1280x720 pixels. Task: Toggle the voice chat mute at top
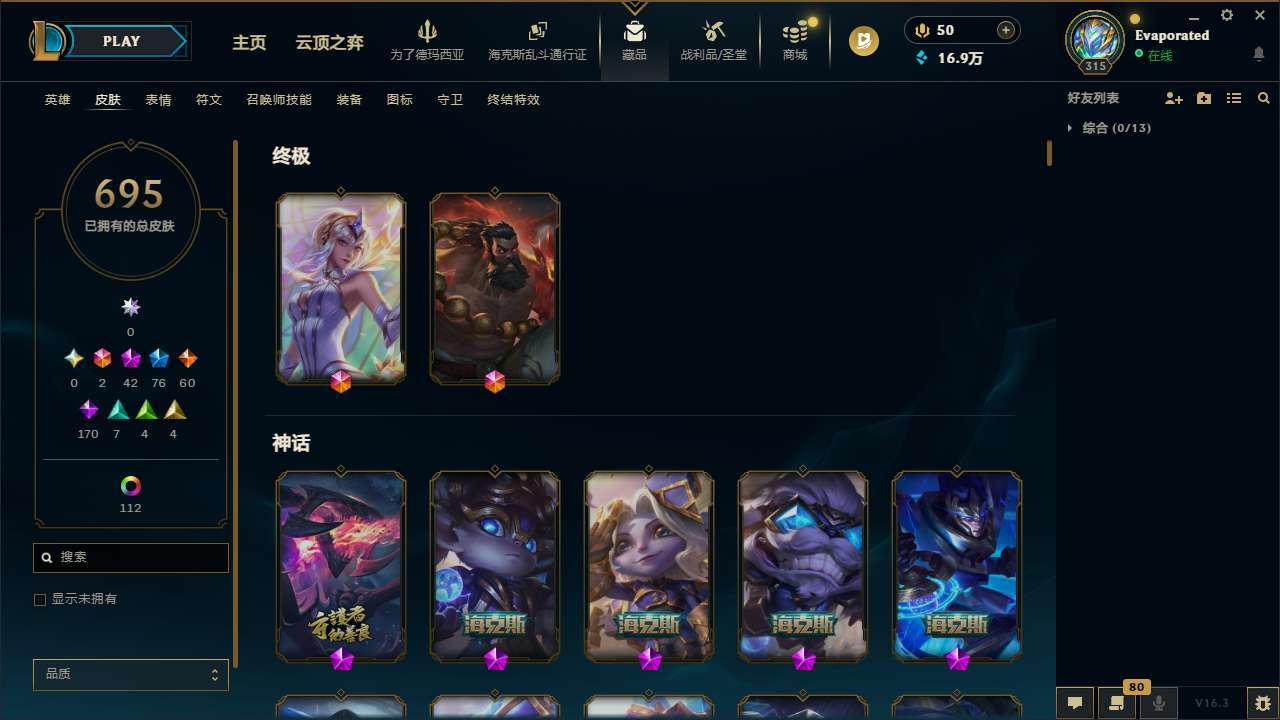click(x=921, y=29)
